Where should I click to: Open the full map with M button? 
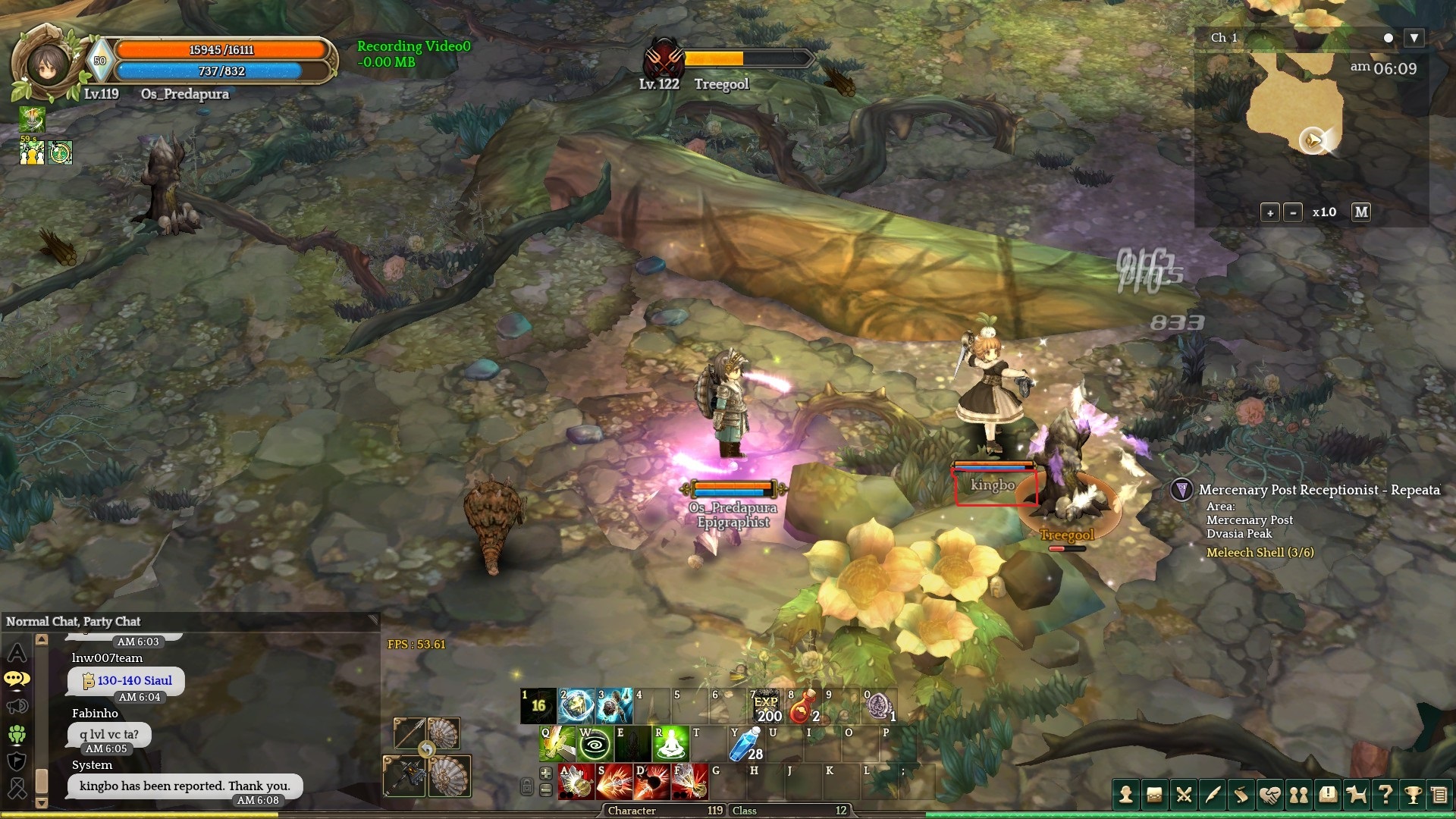point(1361,212)
